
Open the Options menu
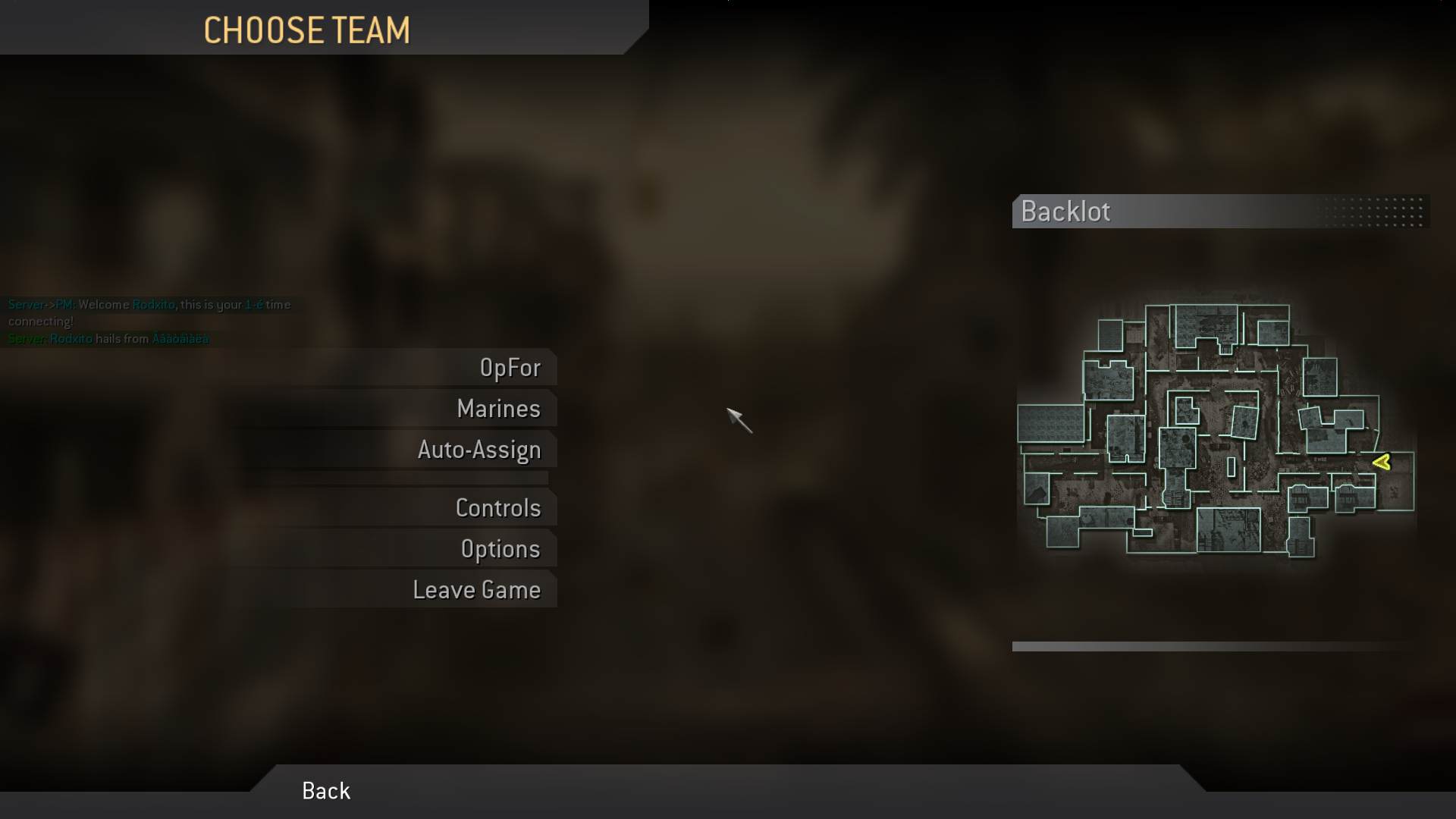coord(500,548)
